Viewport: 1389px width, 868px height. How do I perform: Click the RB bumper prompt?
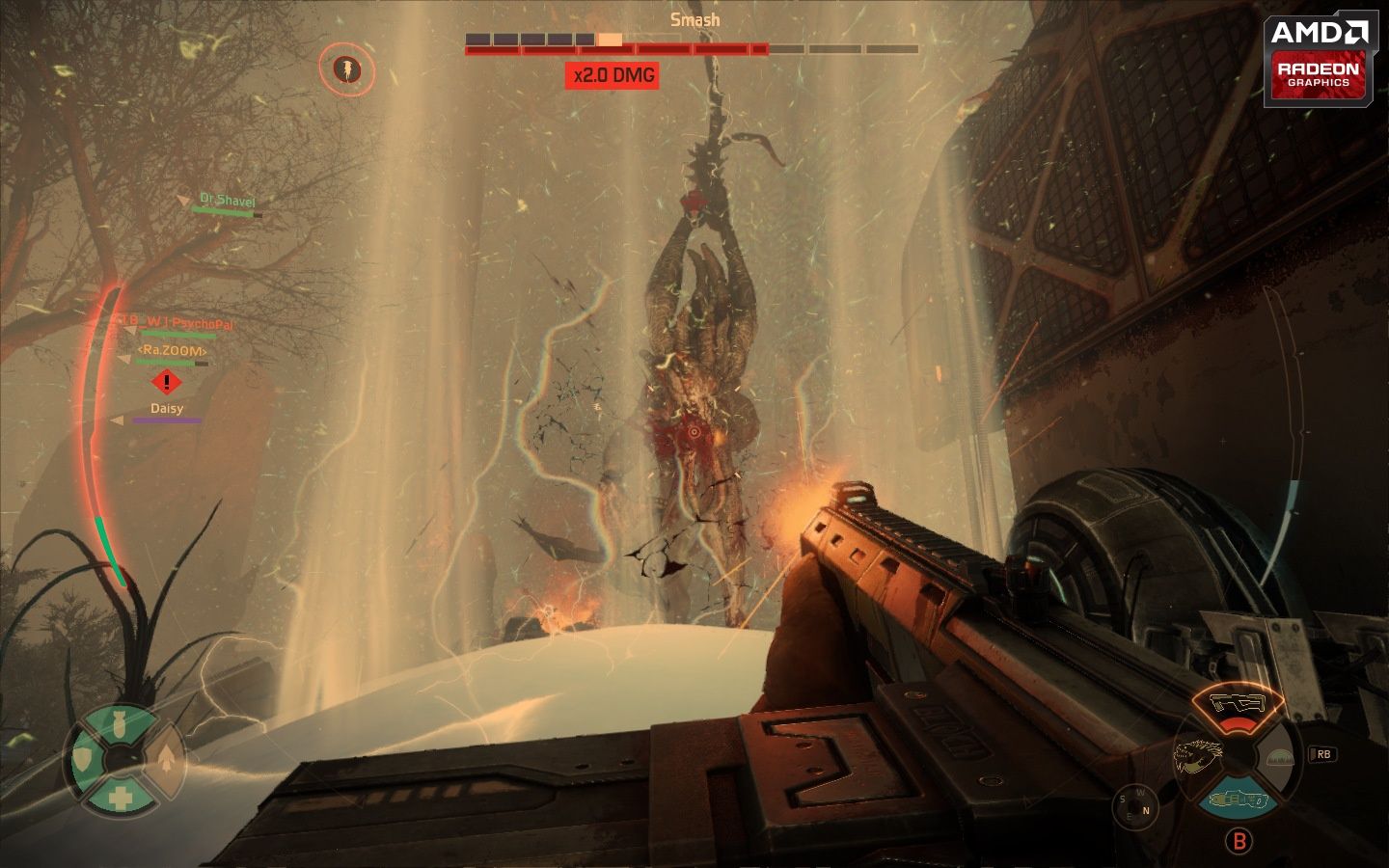point(1324,755)
